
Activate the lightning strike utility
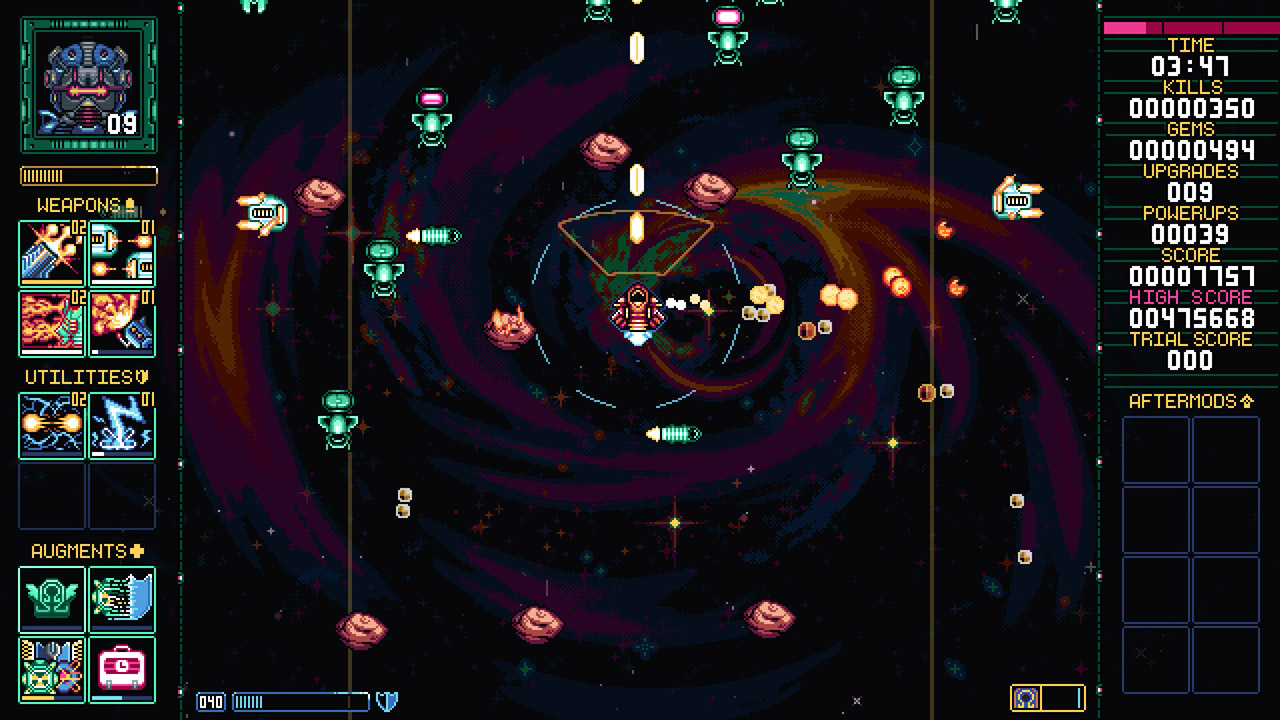[122, 426]
